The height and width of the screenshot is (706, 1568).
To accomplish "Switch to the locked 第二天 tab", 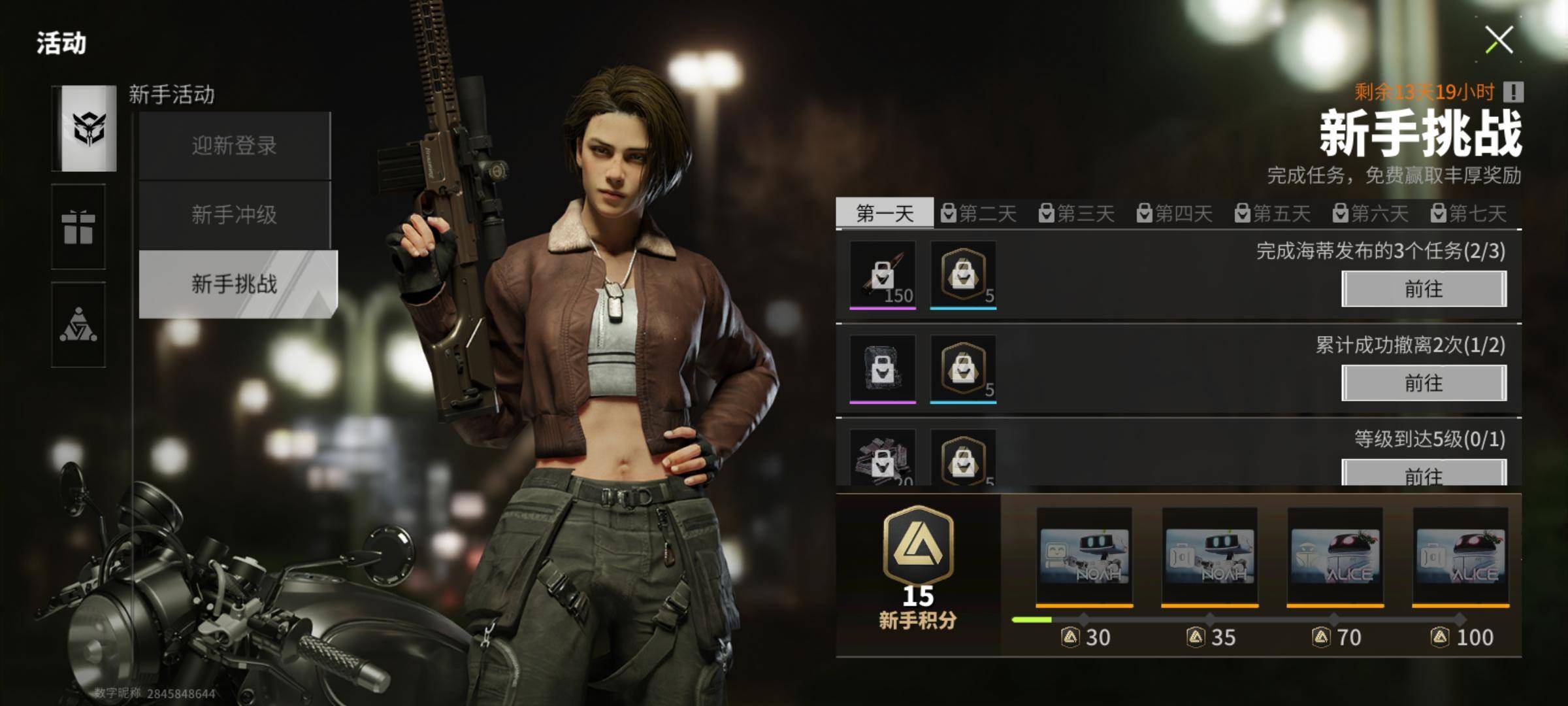I will pos(979,213).
